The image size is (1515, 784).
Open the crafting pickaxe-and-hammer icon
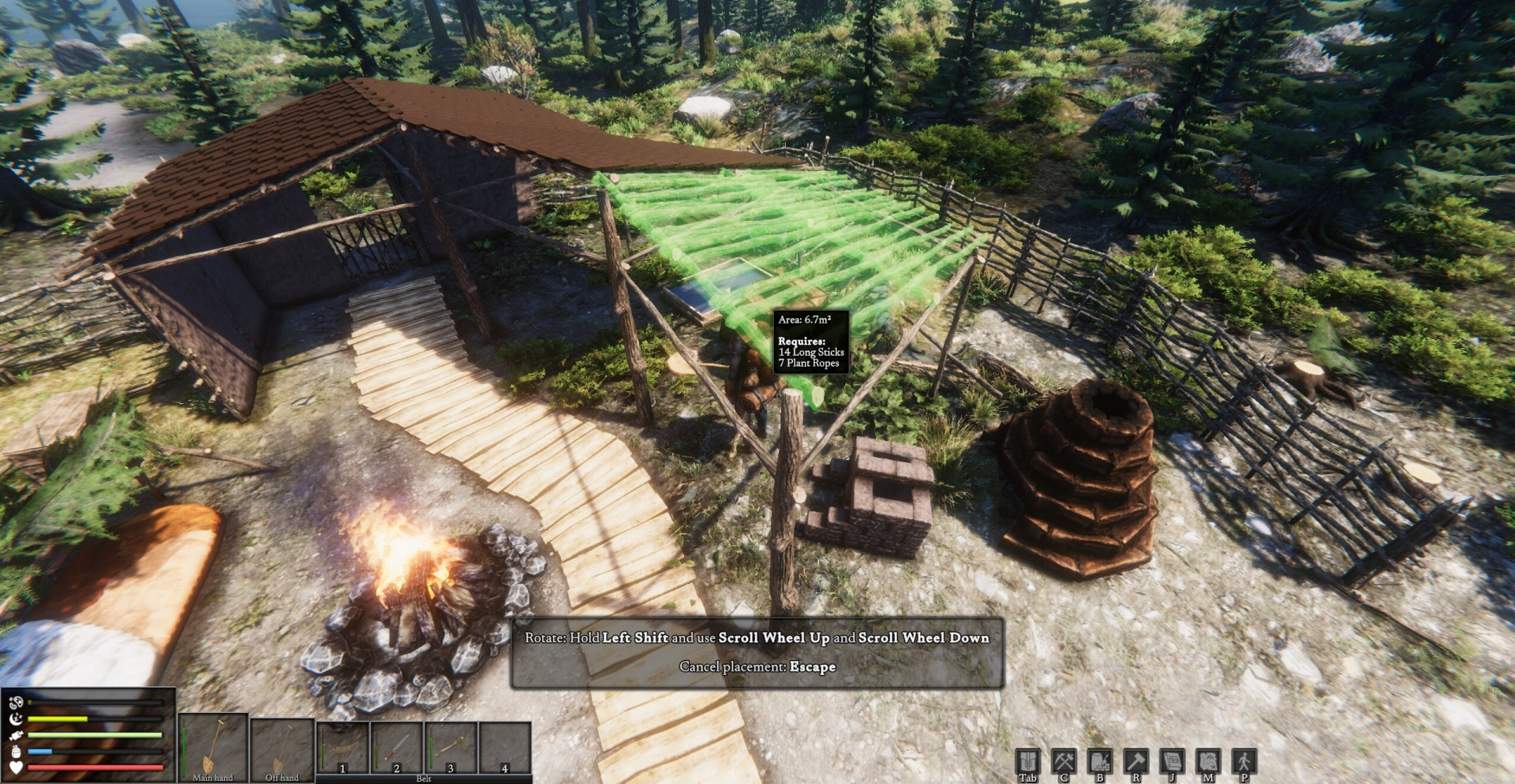pyautogui.click(x=1064, y=762)
